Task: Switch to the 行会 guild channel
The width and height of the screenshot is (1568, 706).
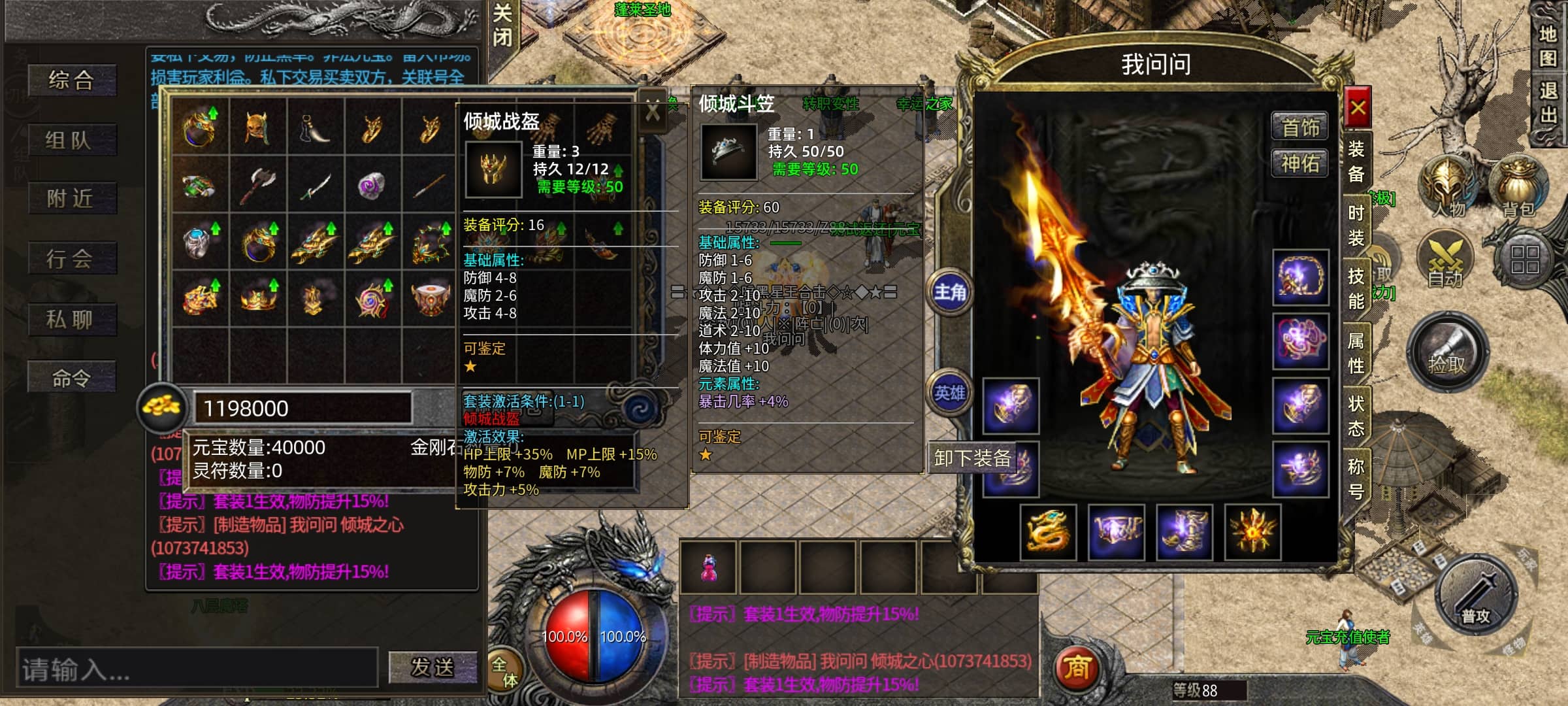Action: (x=72, y=258)
